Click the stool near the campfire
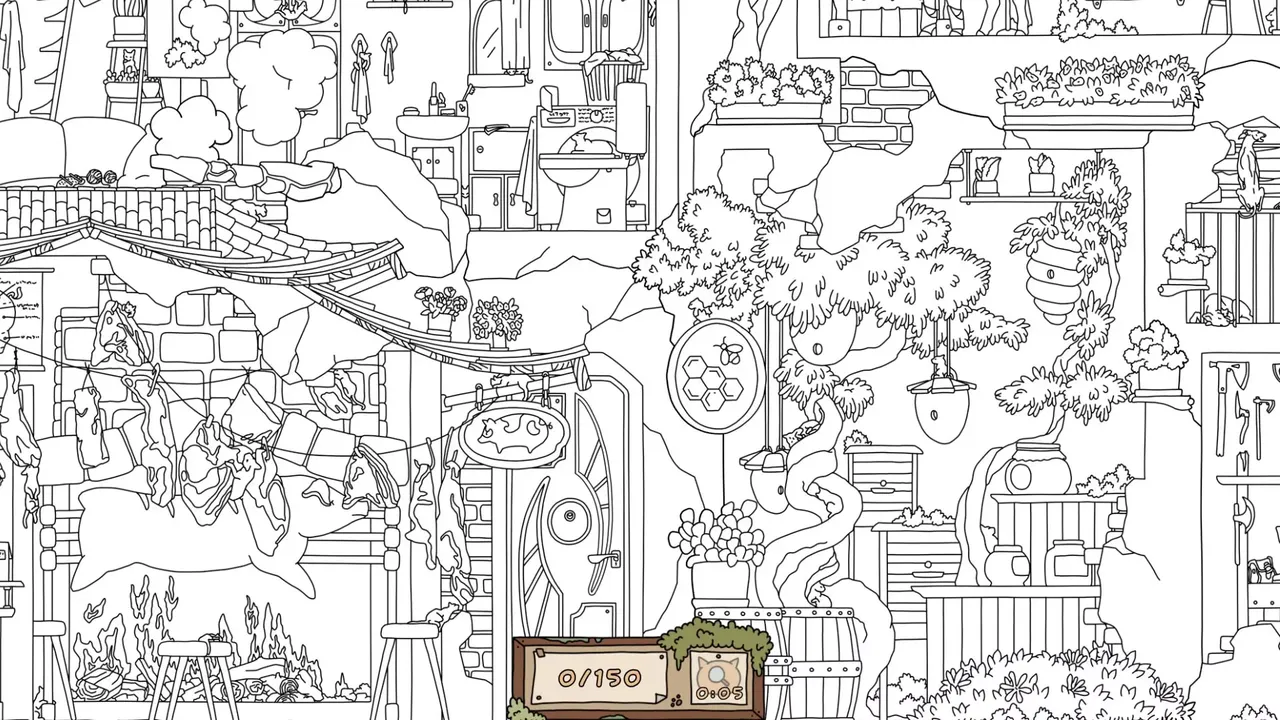The image size is (1280, 720). click(195, 650)
